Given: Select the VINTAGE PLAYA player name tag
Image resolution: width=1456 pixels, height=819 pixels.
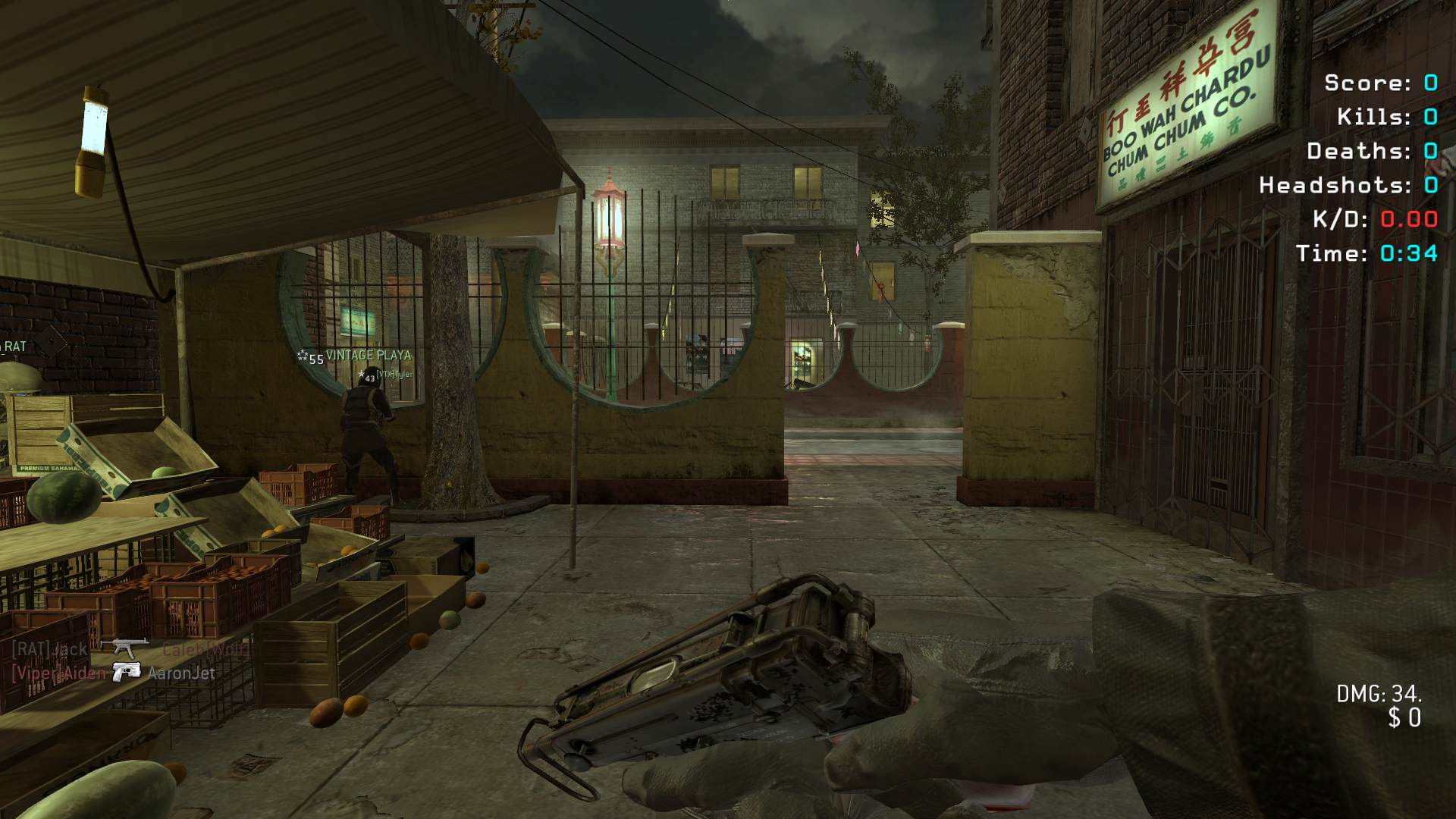Looking at the screenshot, I should [368, 355].
